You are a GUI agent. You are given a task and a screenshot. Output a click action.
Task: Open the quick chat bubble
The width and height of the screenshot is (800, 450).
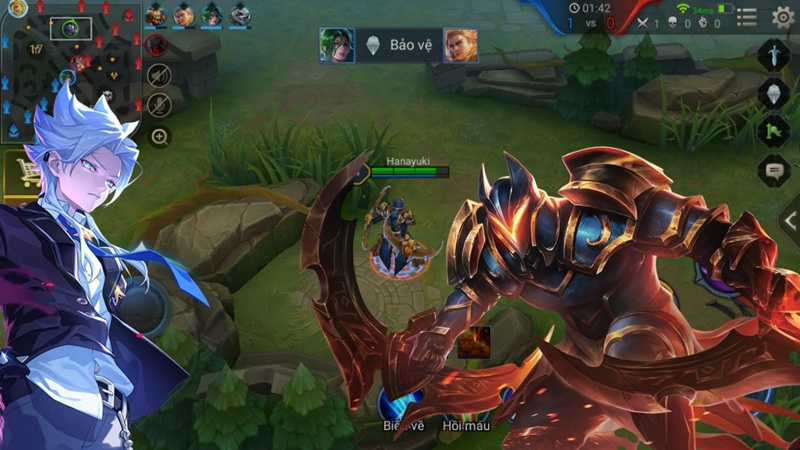(x=775, y=170)
